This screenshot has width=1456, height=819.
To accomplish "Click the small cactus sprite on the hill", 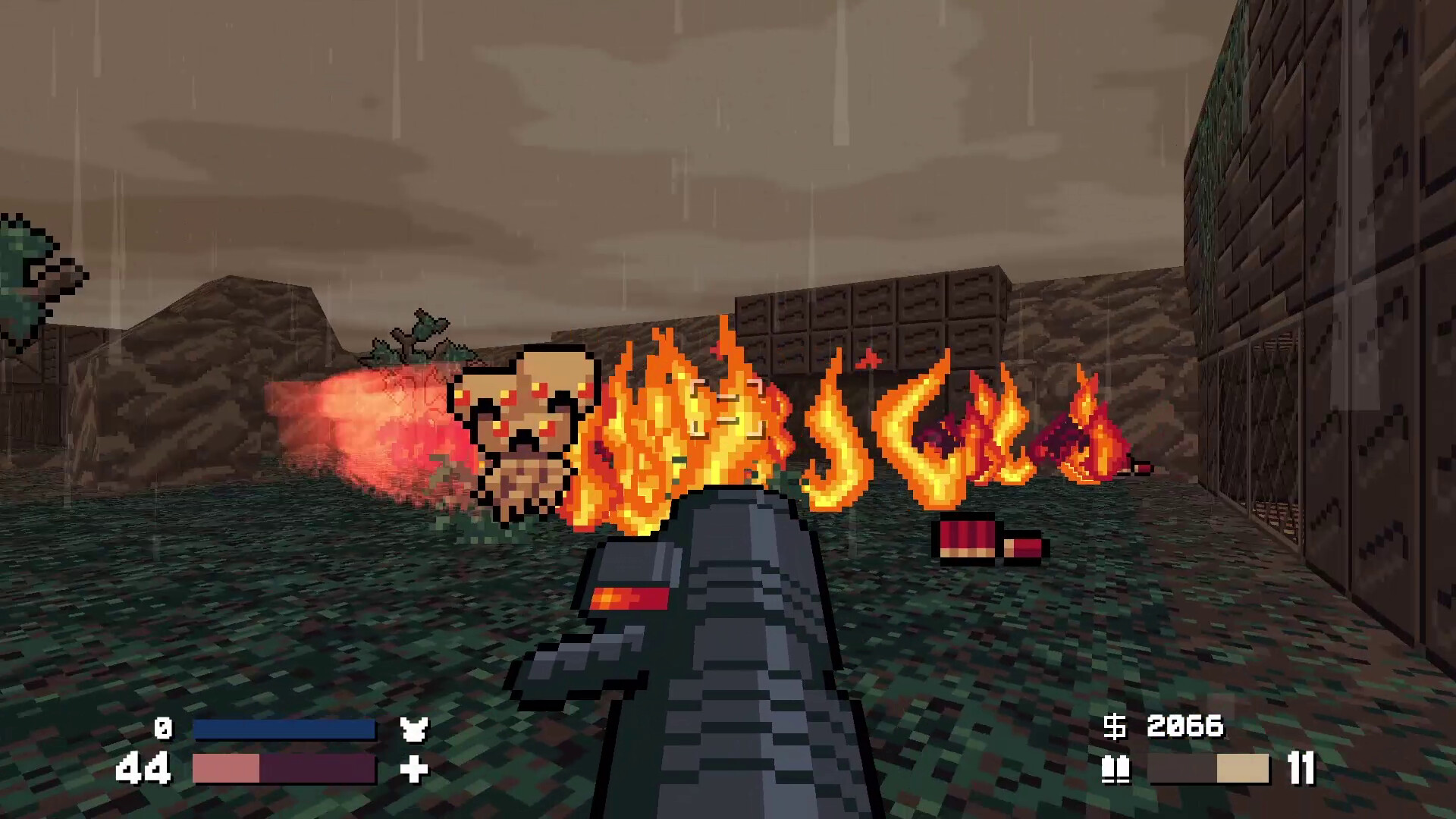I will click(x=421, y=334).
